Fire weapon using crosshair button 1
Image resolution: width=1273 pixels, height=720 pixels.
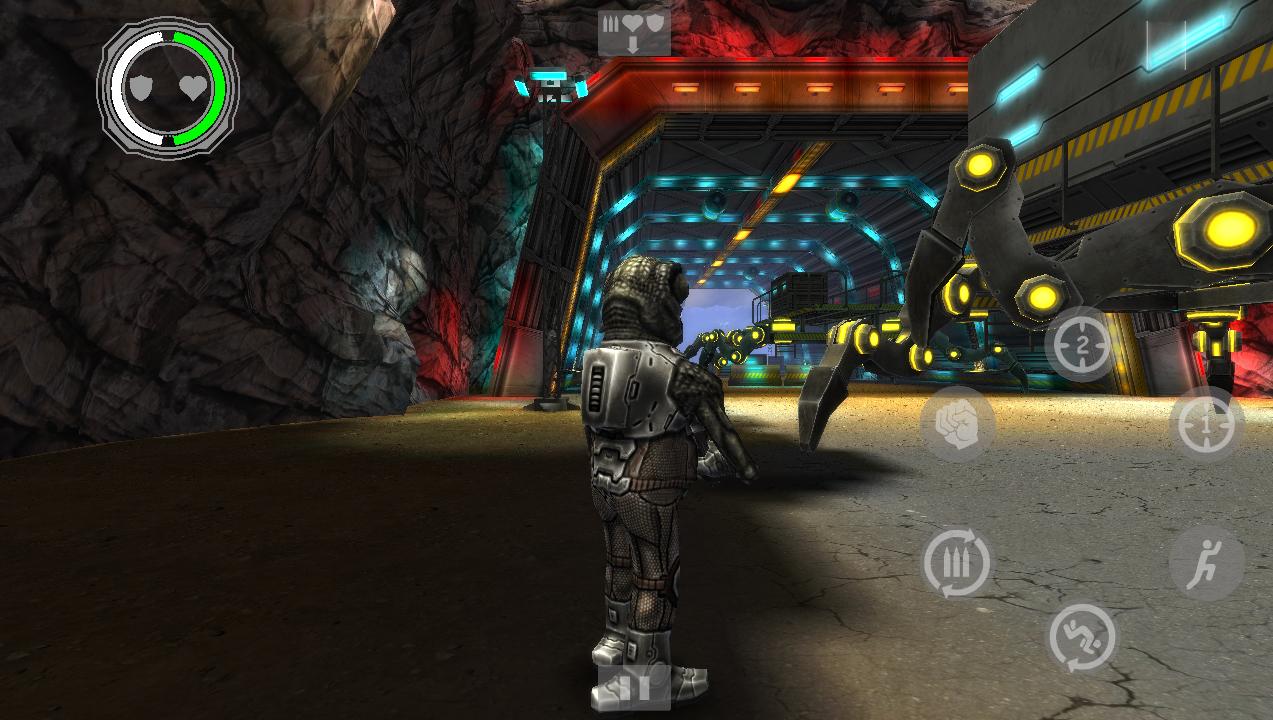point(1205,425)
